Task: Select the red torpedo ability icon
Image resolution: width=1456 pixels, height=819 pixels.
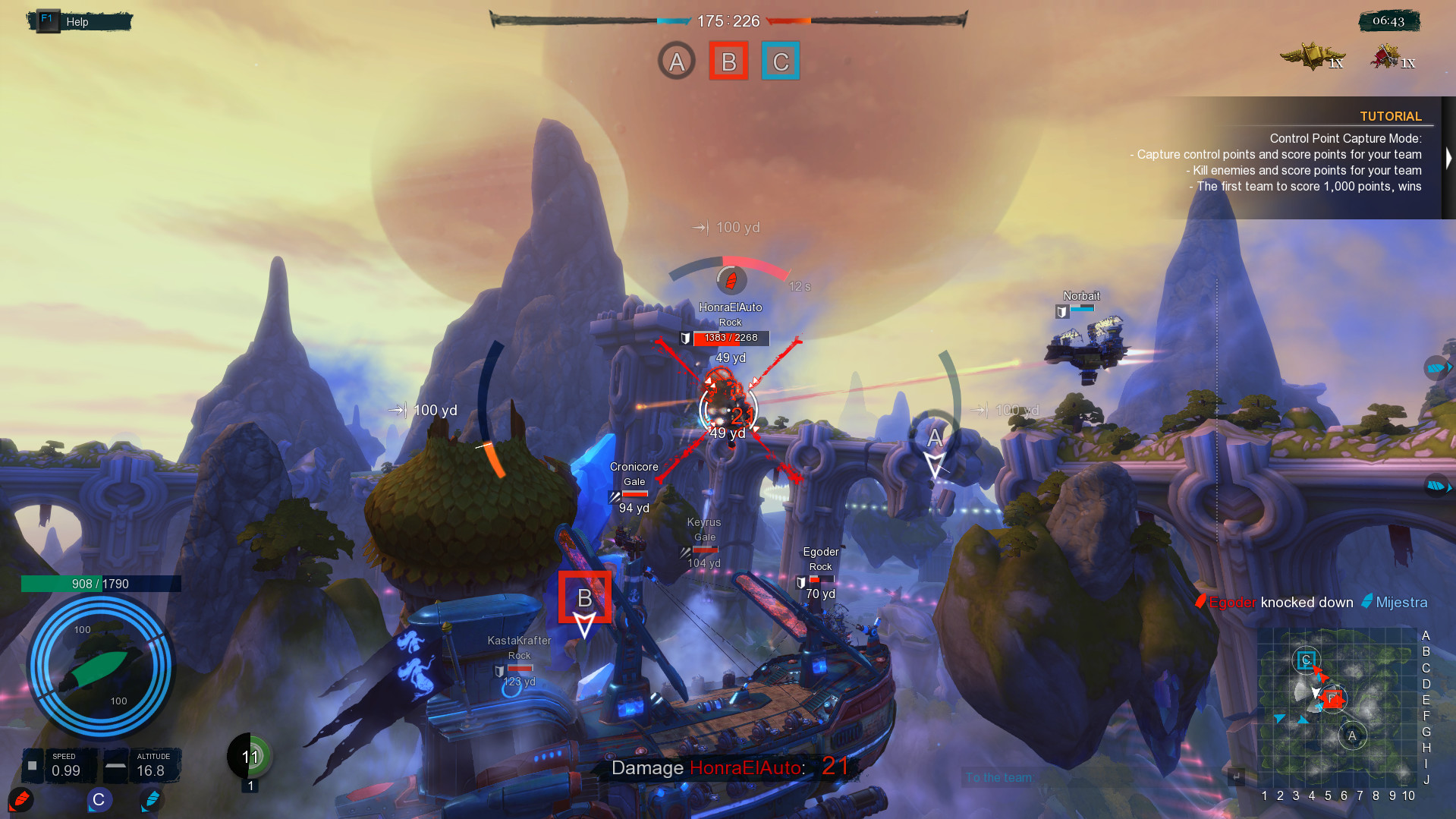Action: coord(22,799)
